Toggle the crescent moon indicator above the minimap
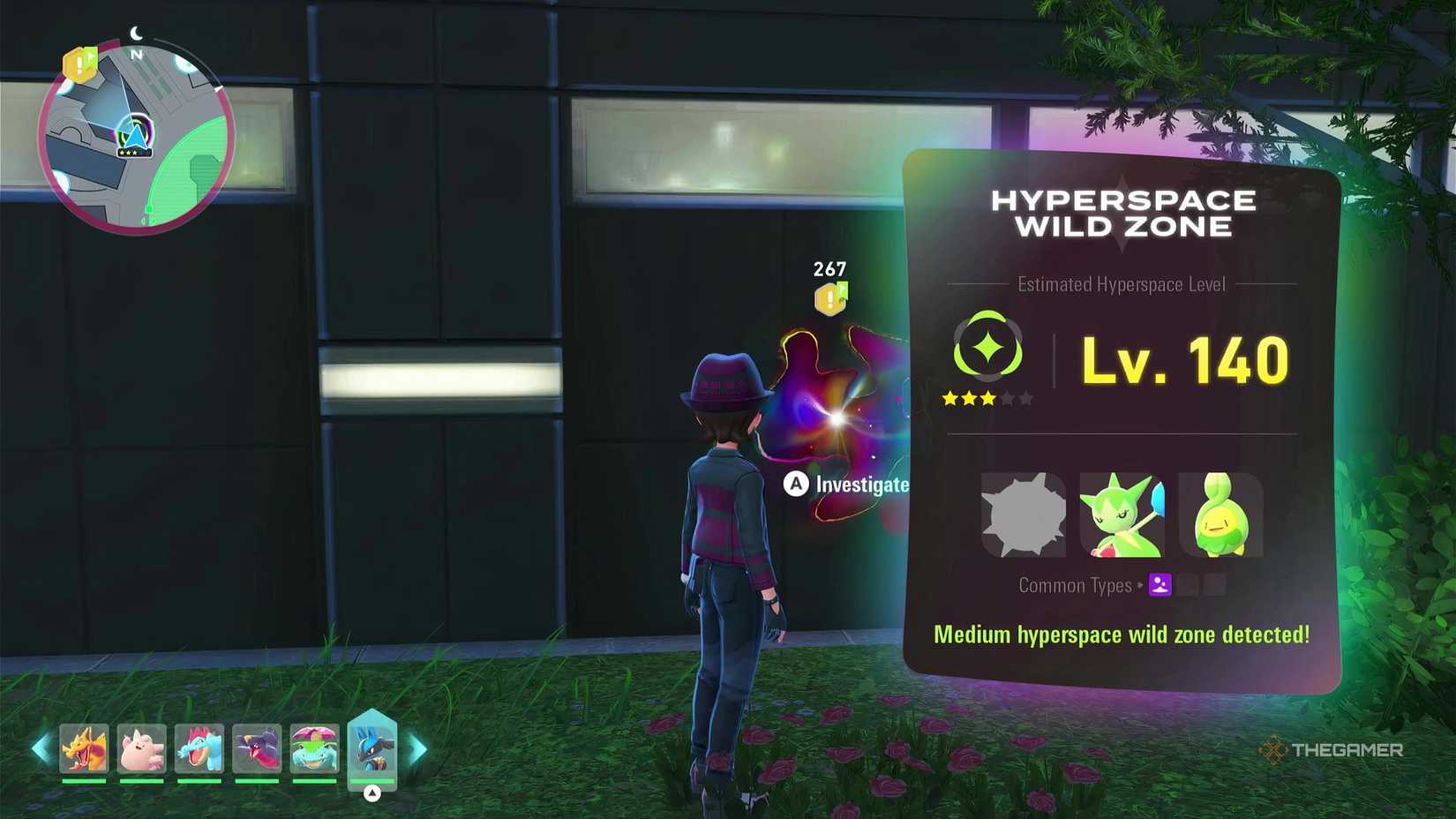This screenshot has width=1456, height=819. click(x=137, y=31)
